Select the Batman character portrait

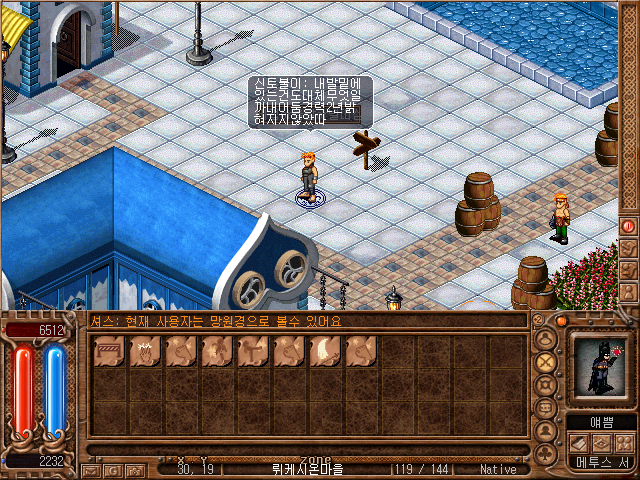597,367
